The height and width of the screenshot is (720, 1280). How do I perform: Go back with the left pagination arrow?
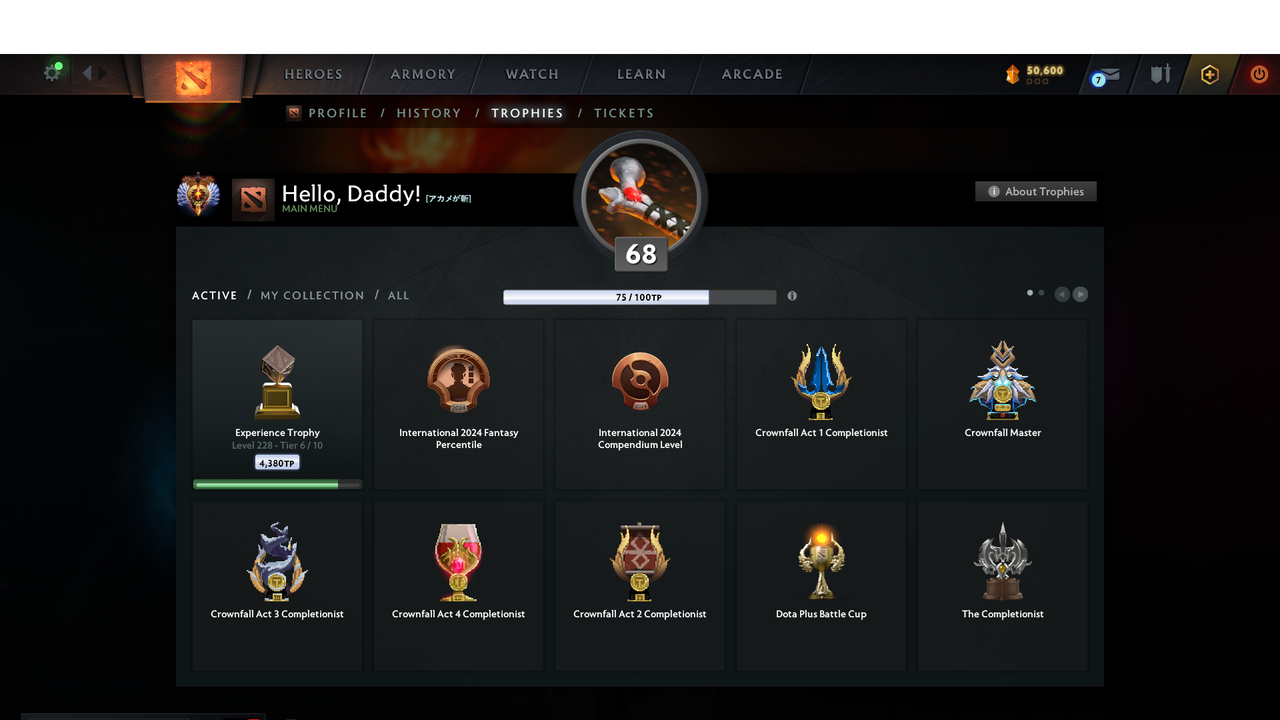click(1062, 293)
